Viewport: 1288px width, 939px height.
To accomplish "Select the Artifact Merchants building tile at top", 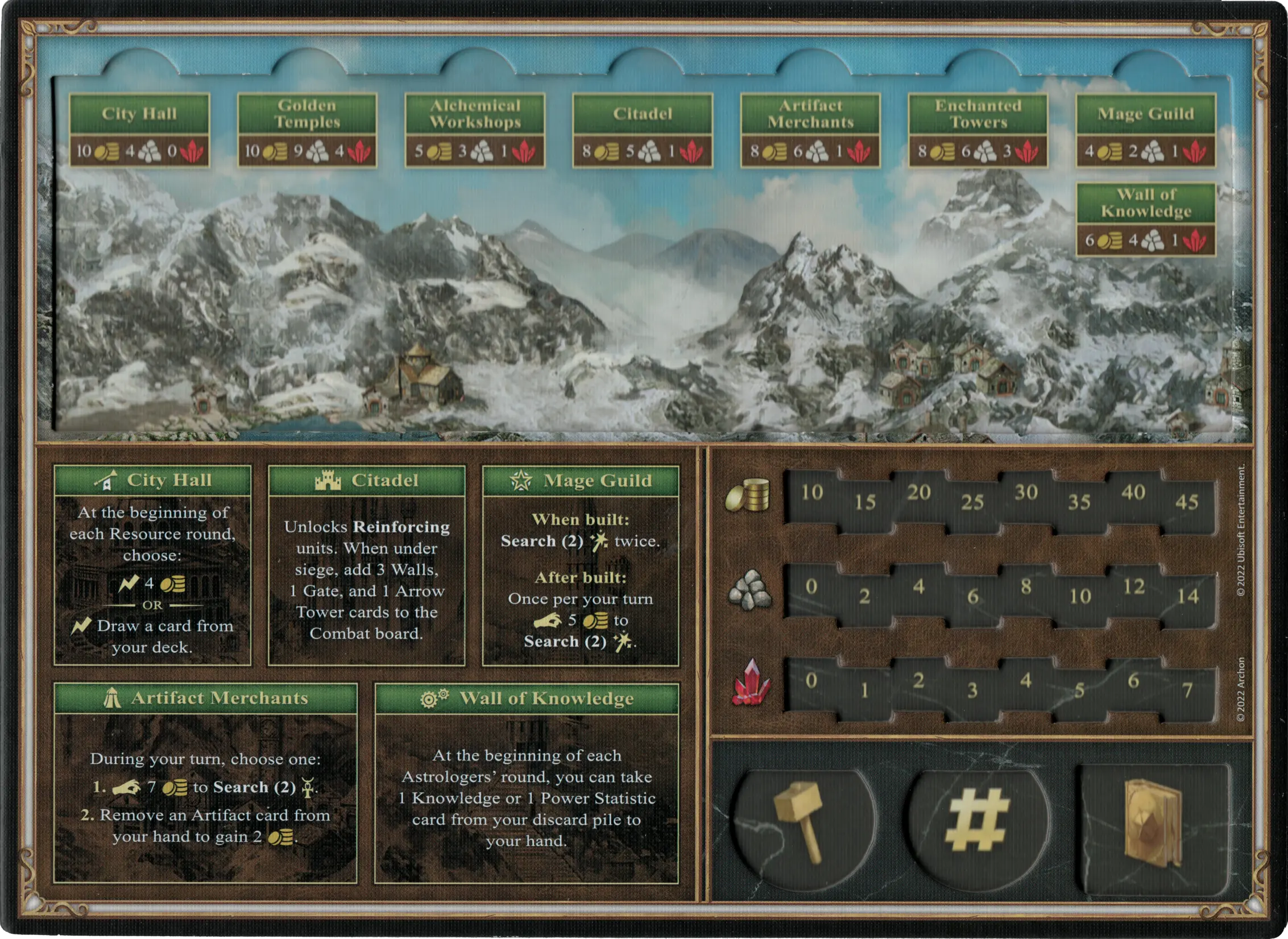I will click(x=810, y=130).
